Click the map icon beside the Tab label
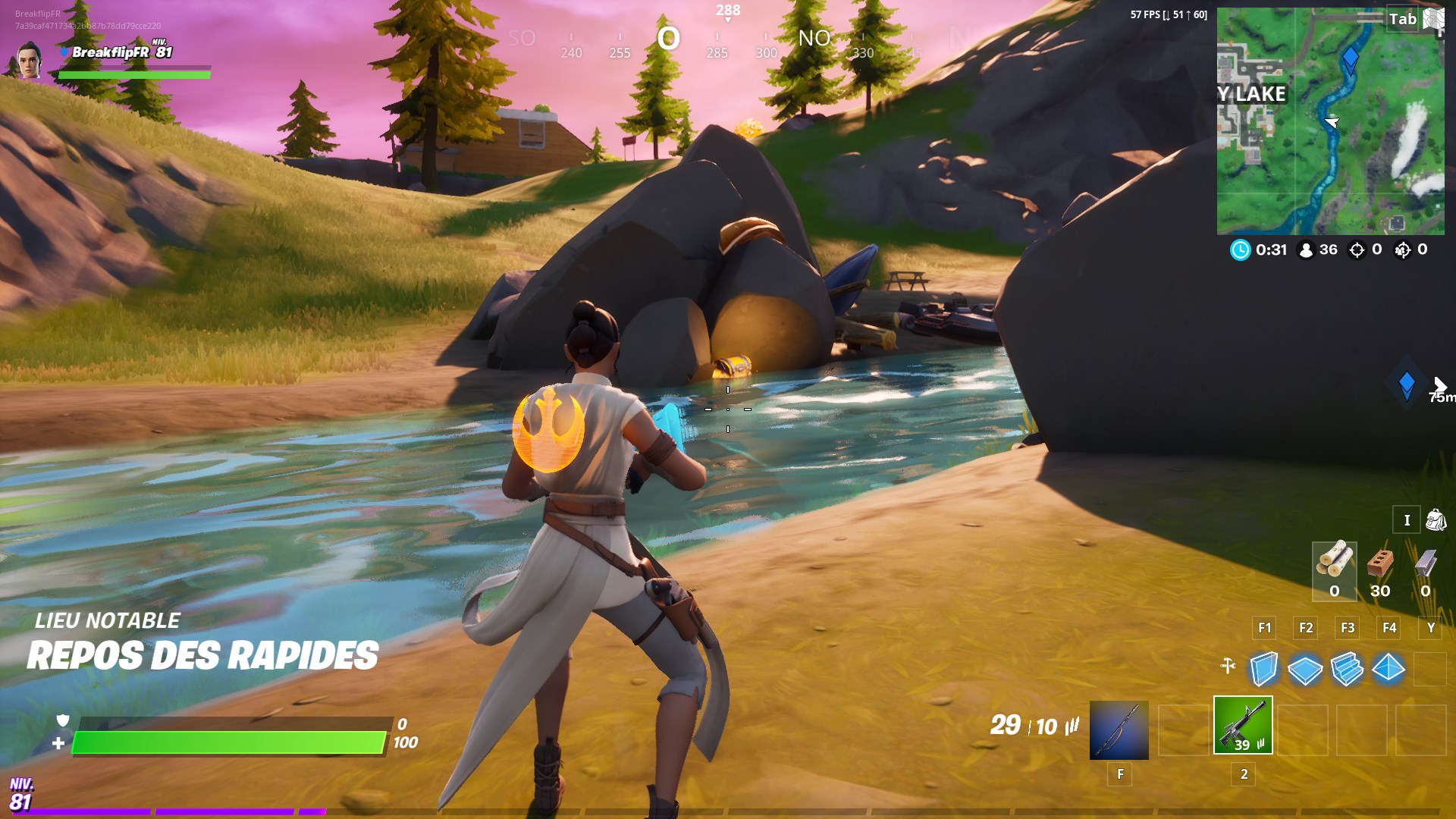Image resolution: width=1456 pixels, height=819 pixels. pos(1434,19)
